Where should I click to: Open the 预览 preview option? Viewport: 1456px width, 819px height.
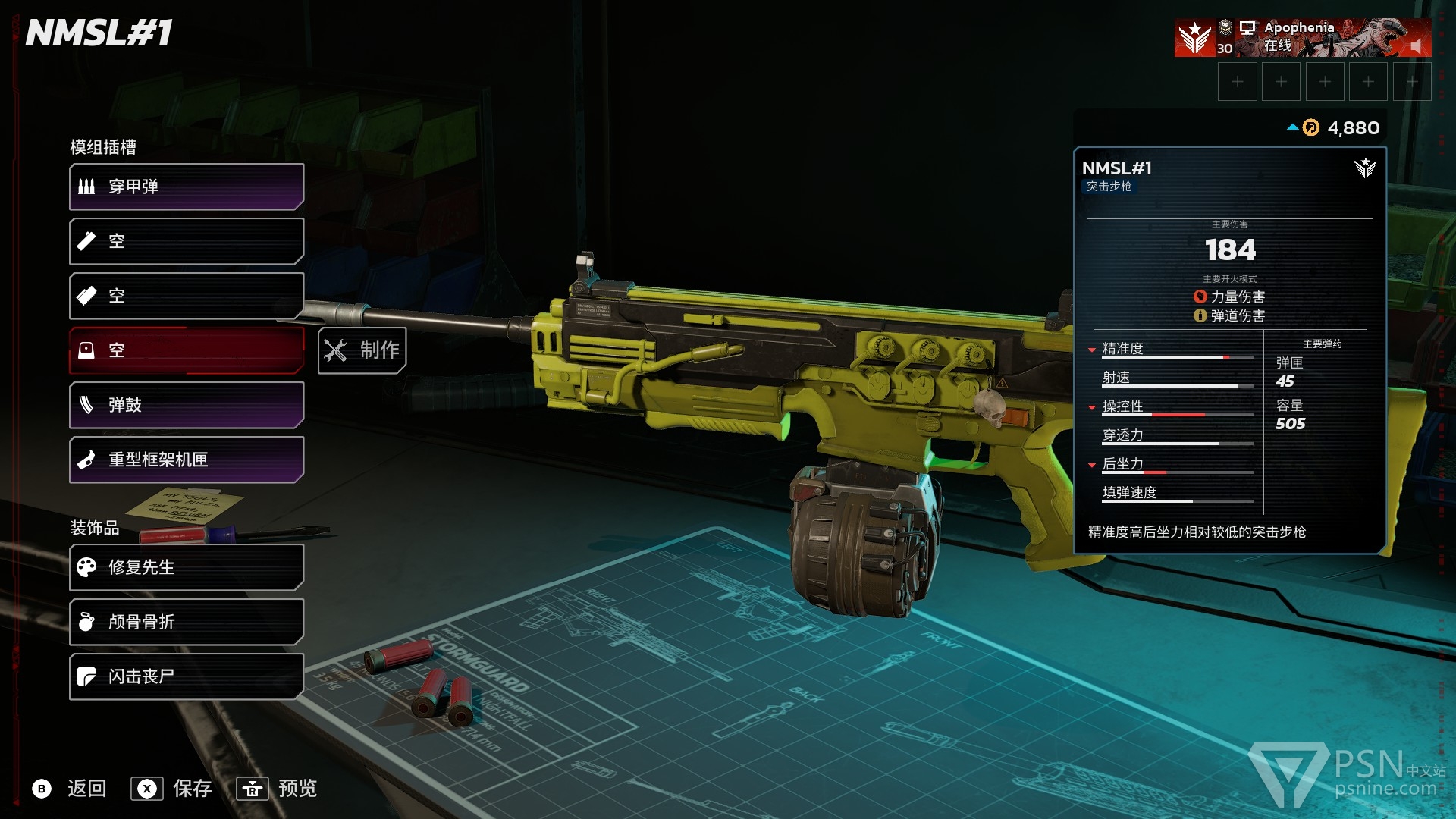click(x=278, y=789)
